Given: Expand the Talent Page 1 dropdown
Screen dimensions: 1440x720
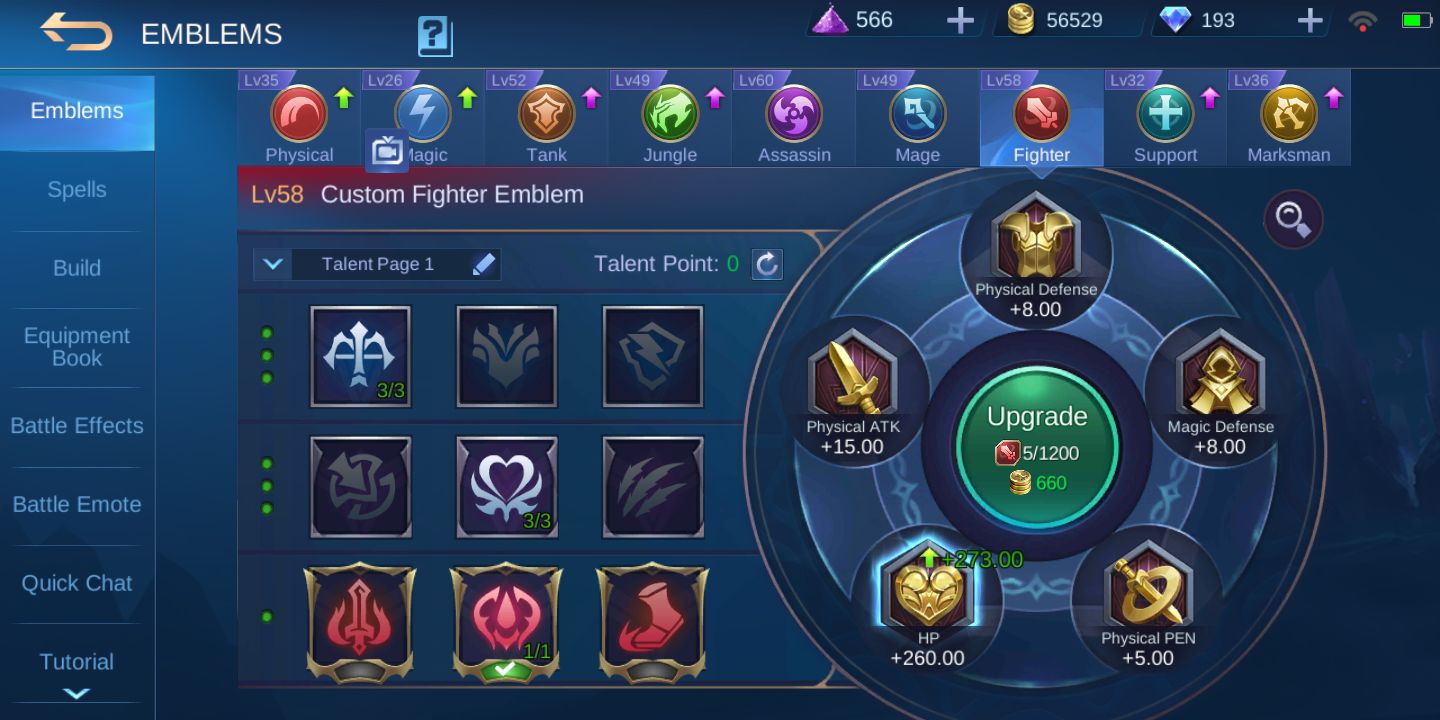Looking at the screenshot, I should click(272, 264).
